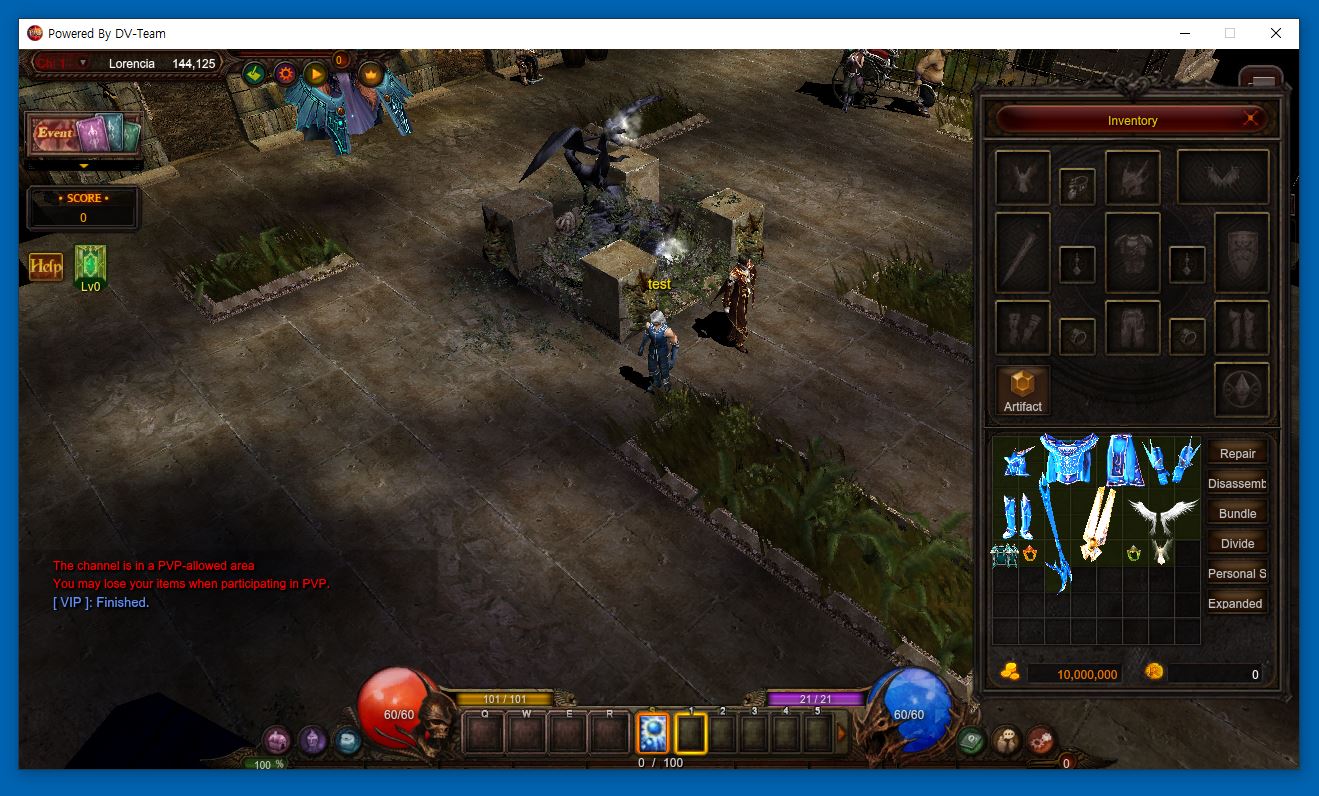Screen dimensions: 1319x796
Task: Click the Repair button
Action: click(x=1237, y=453)
